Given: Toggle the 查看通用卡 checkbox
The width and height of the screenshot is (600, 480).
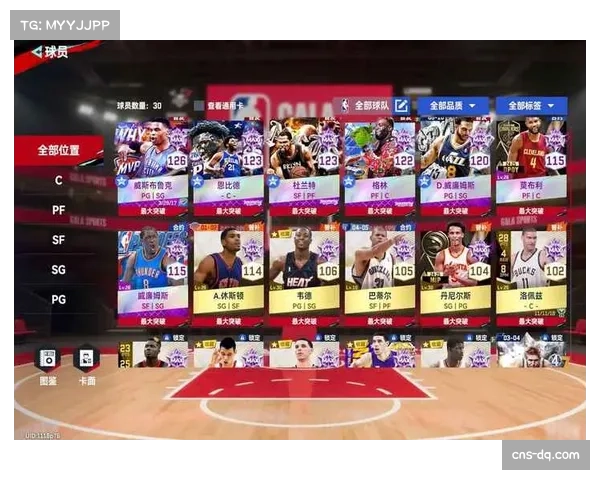Looking at the screenshot, I should [199, 105].
